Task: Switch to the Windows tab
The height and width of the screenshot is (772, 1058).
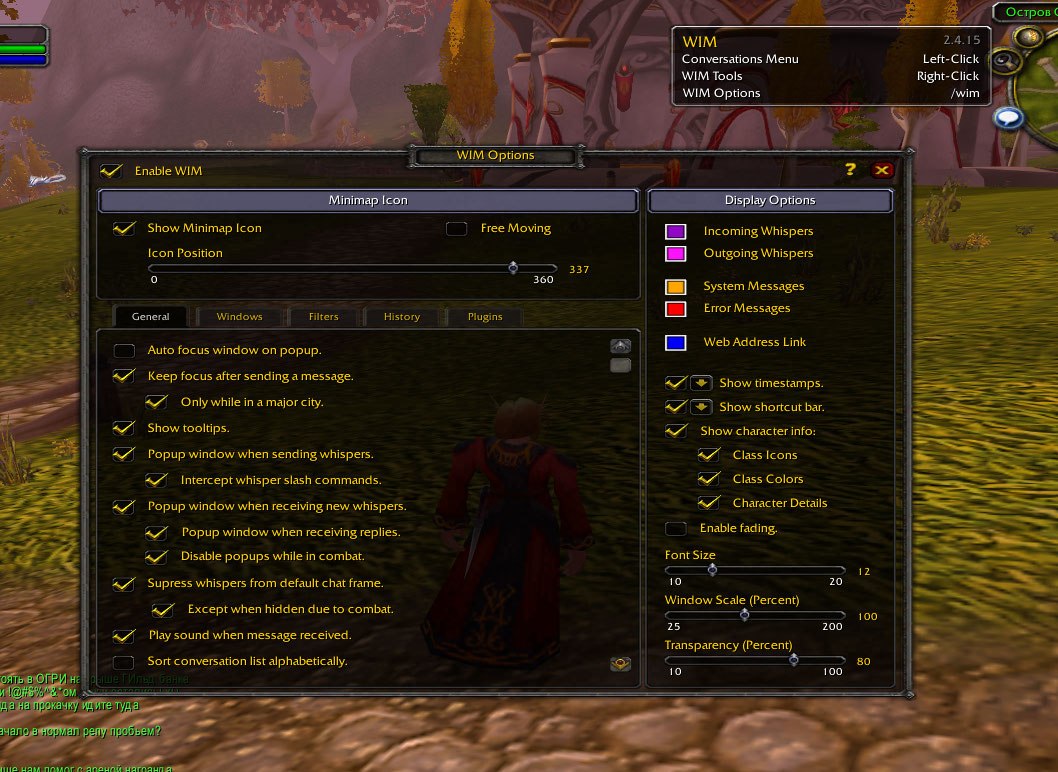Action: coord(239,317)
